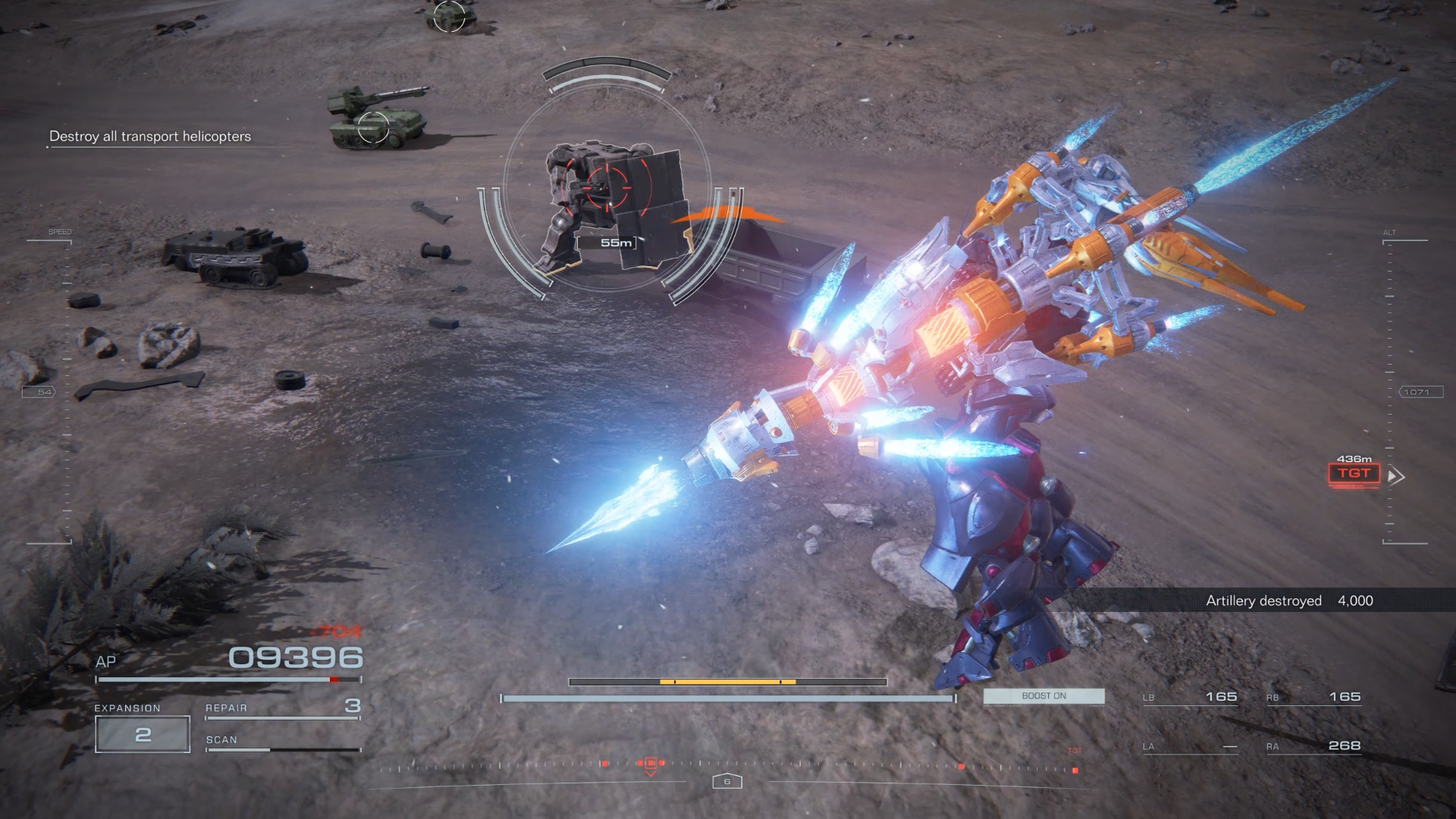
Task: Click the compass heading marker
Action: (726, 781)
